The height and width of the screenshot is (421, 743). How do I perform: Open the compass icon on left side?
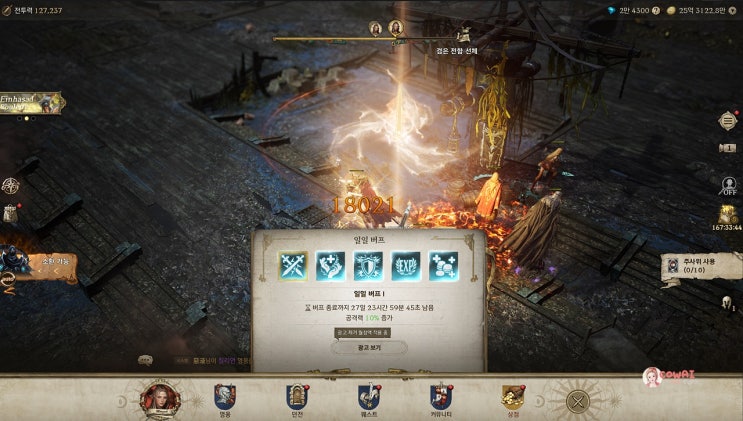click(x=11, y=185)
